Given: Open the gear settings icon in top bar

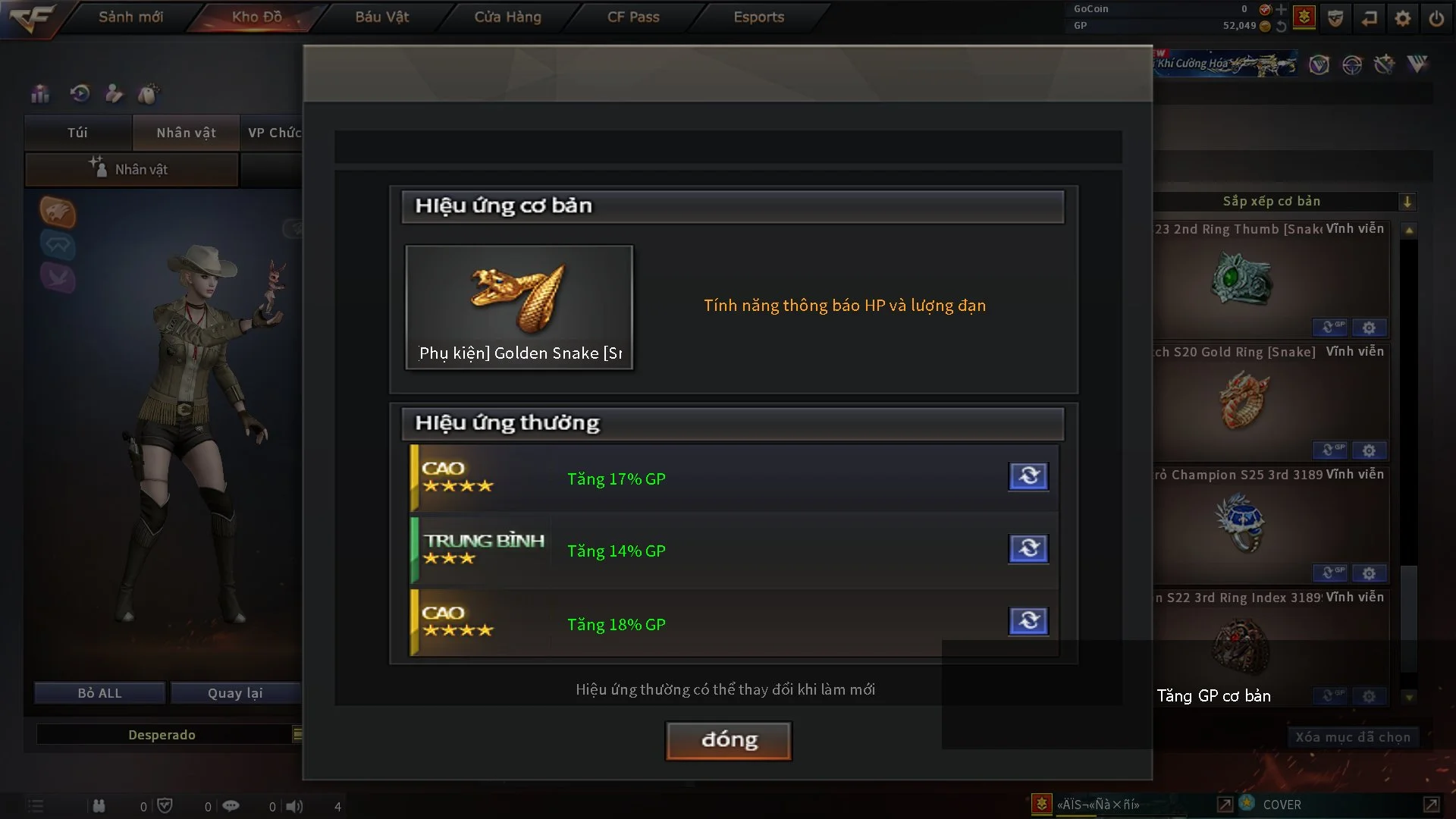Looking at the screenshot, I should pyautogui.click(x=1403, y=18).
